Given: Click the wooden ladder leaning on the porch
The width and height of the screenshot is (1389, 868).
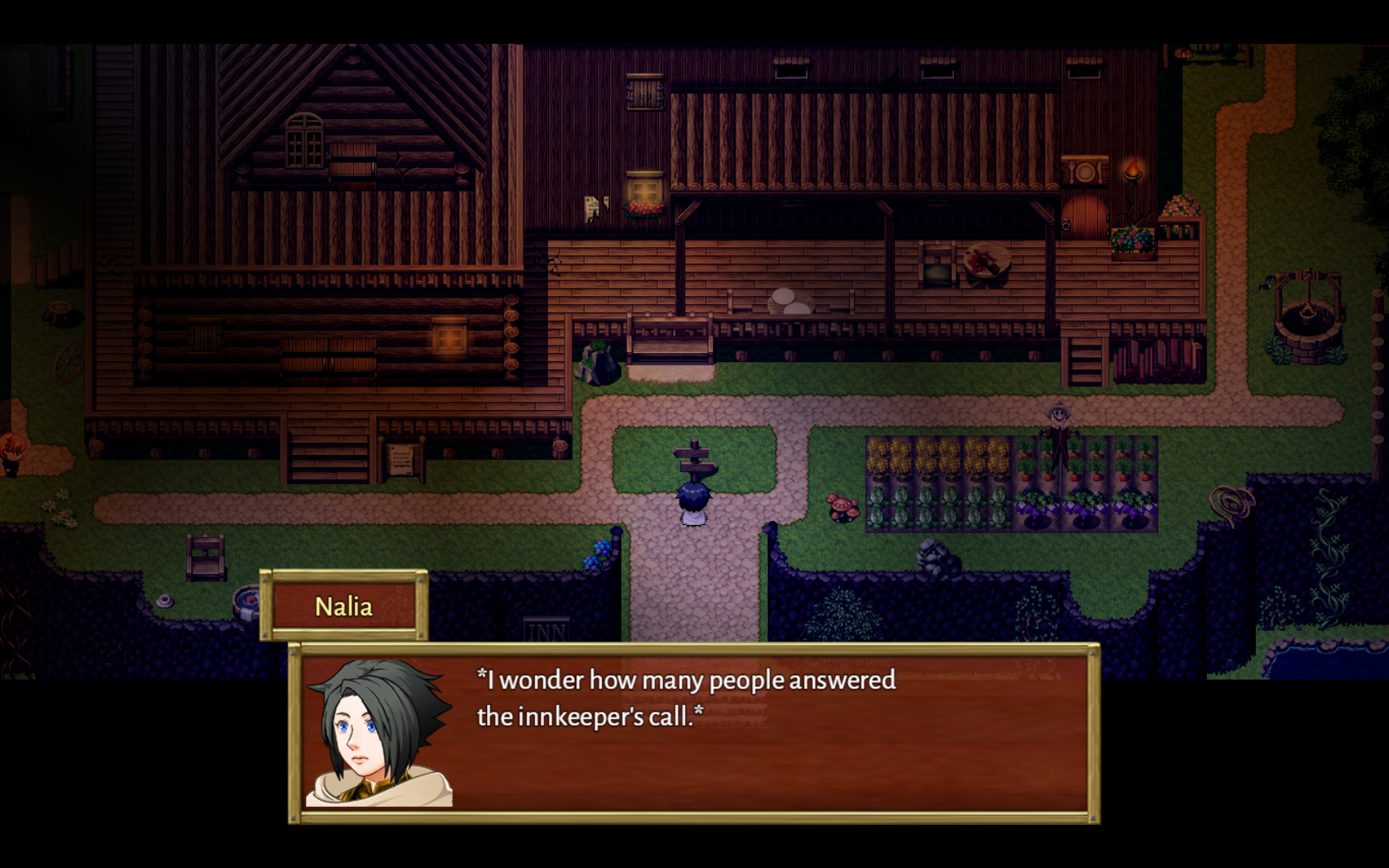Looking at the screenshot, I should [x=1085, y=360].
